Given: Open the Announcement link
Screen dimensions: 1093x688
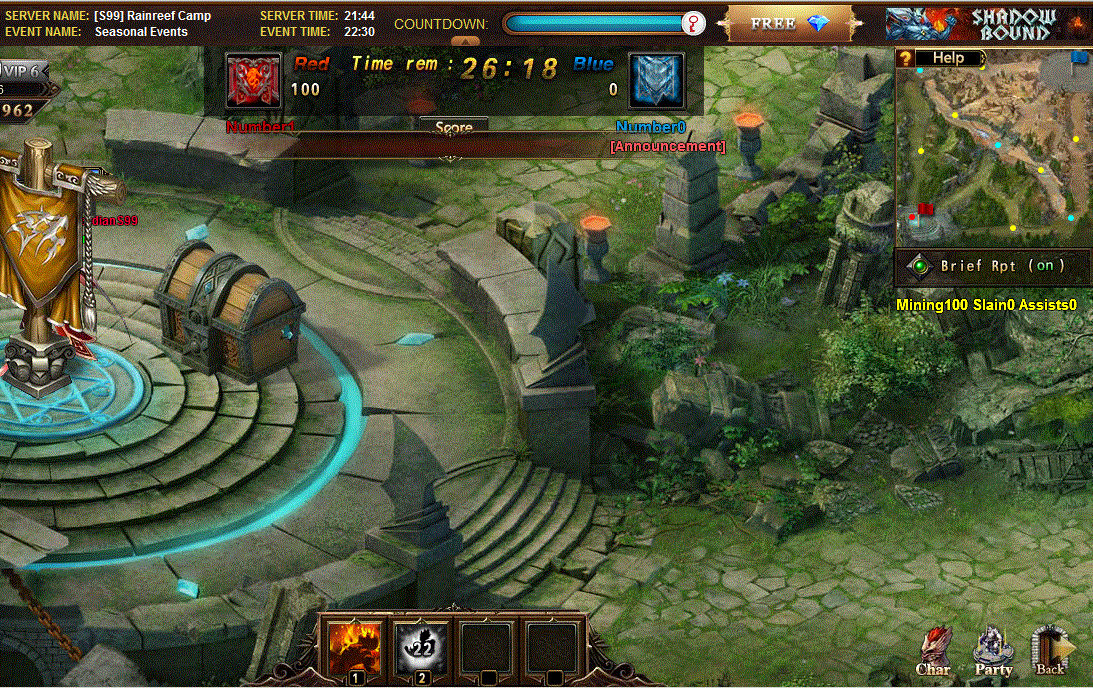Looking at the screenshot, I should 668,146.
